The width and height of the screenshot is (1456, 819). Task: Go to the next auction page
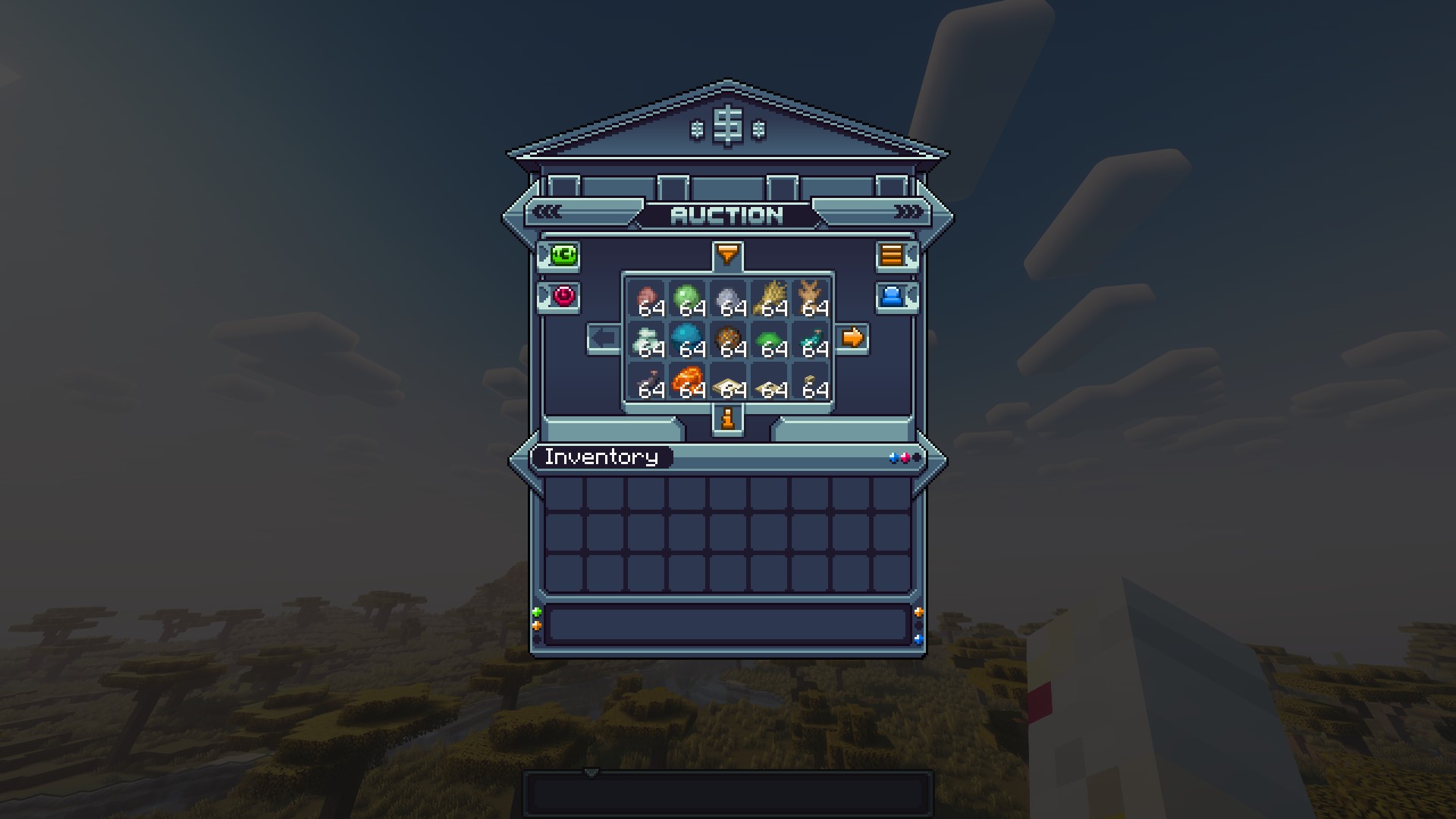[852, 337]
